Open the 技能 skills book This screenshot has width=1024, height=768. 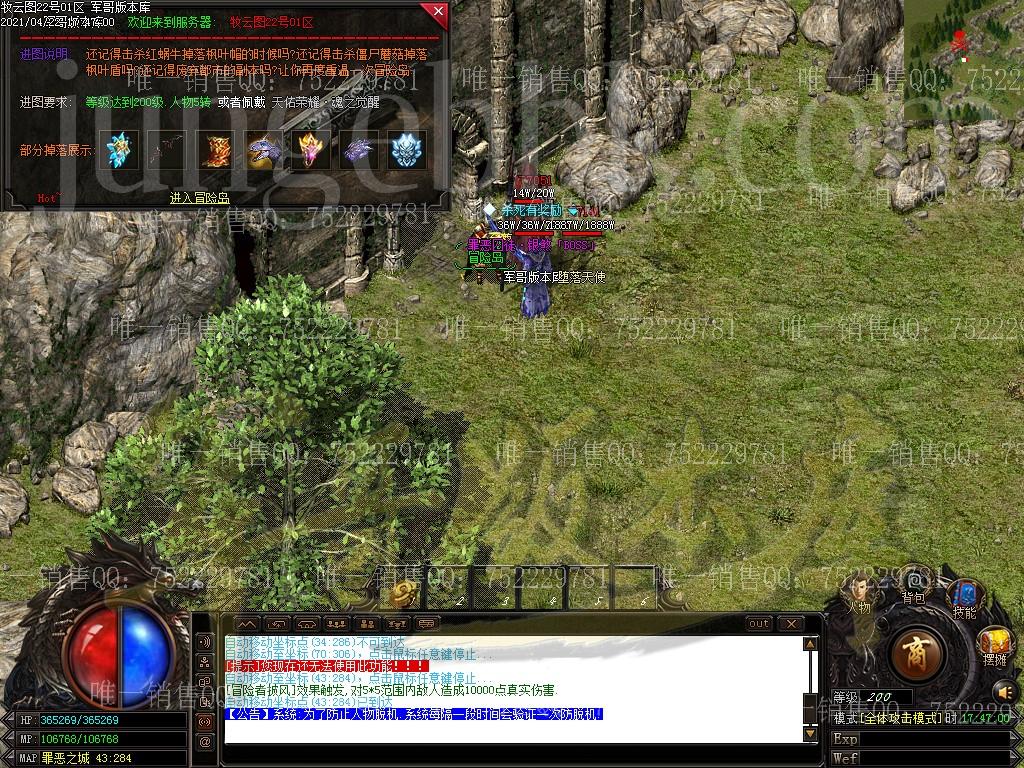pyautogui.click(x=964, y=598)
